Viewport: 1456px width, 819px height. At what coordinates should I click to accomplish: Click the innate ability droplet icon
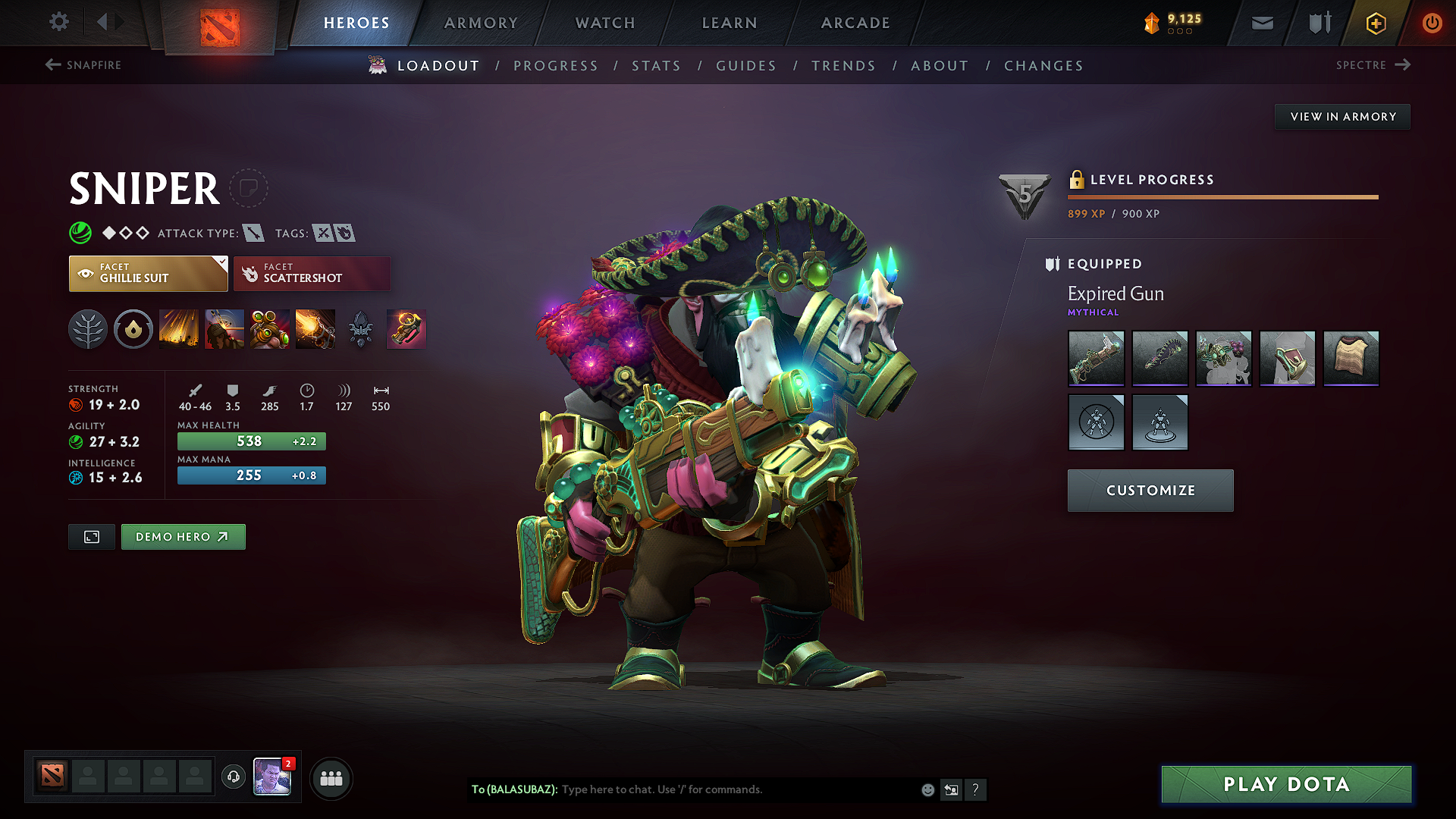click(x=133, y=329)
